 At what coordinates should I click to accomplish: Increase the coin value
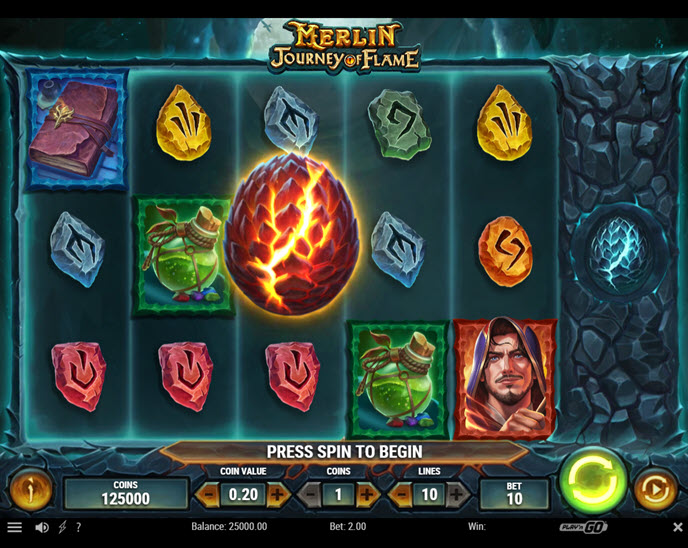point(278,493)
